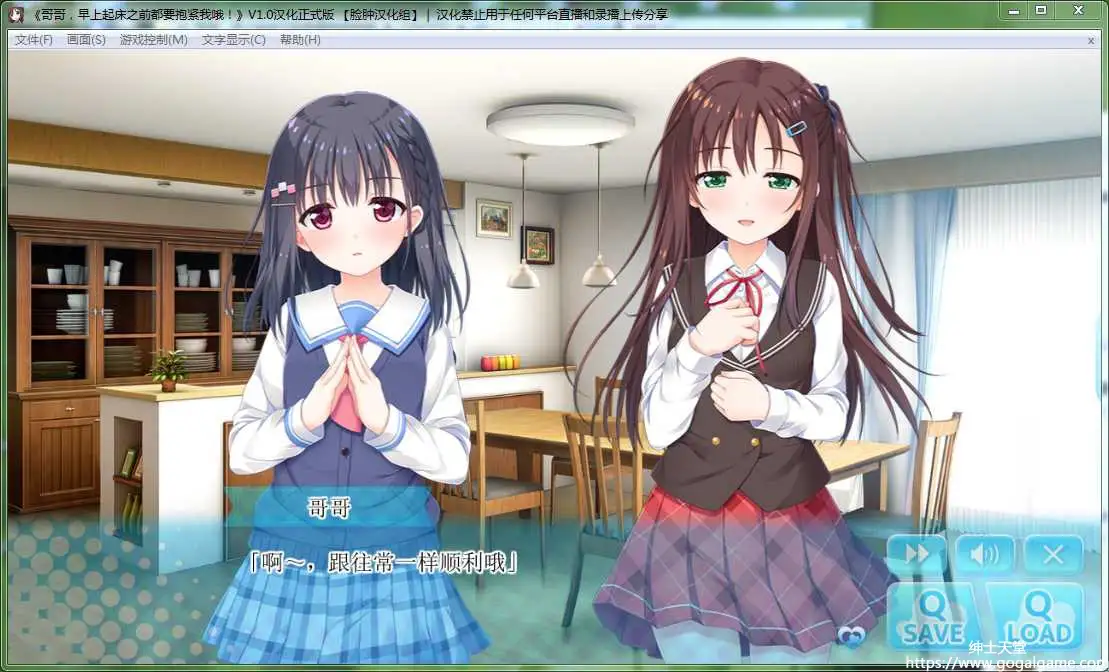Activate the fast-forward skip button
The width and height of the screenshot is (1109, 672).
tap(916, 554)
